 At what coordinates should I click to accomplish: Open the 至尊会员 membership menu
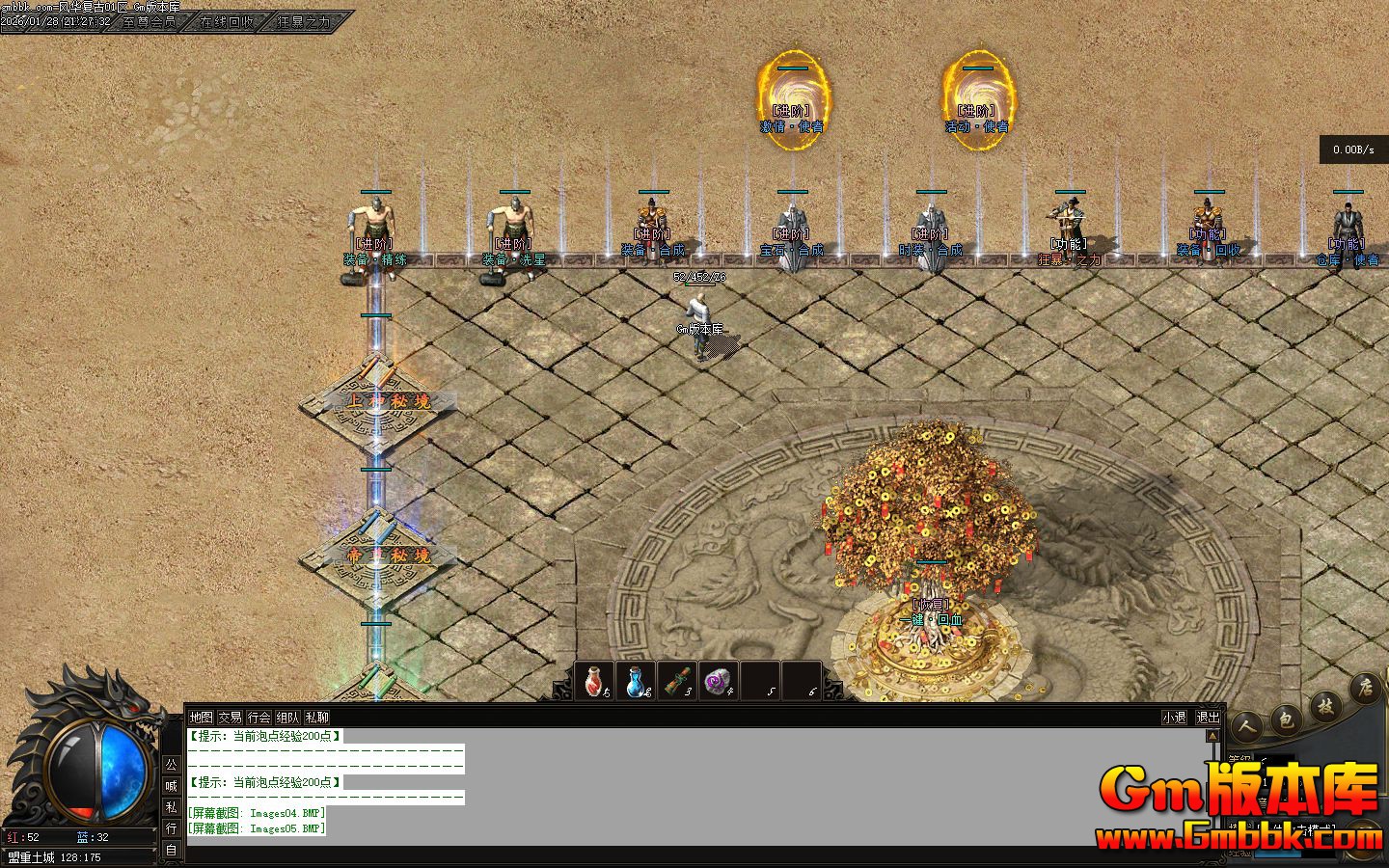[150, 21]
